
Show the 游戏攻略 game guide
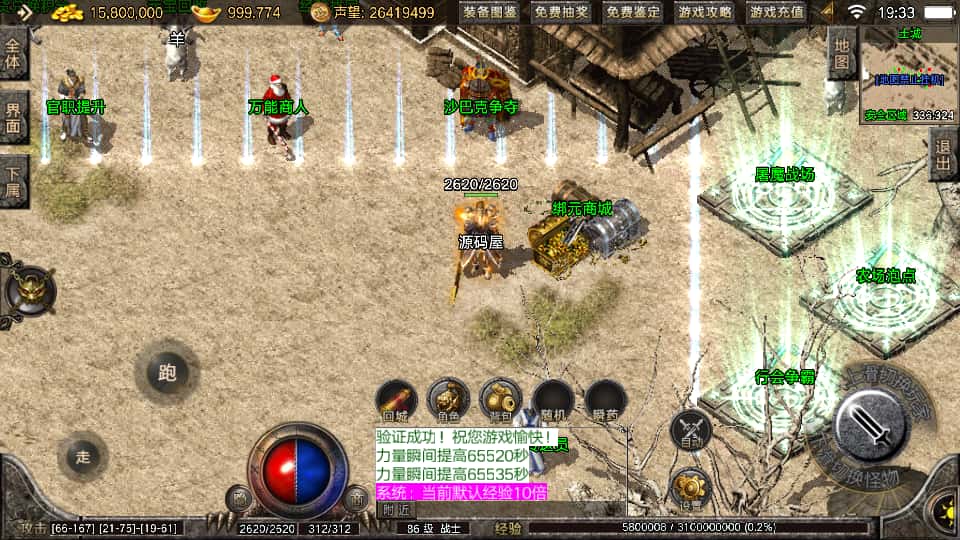click(x=704, y=13)
